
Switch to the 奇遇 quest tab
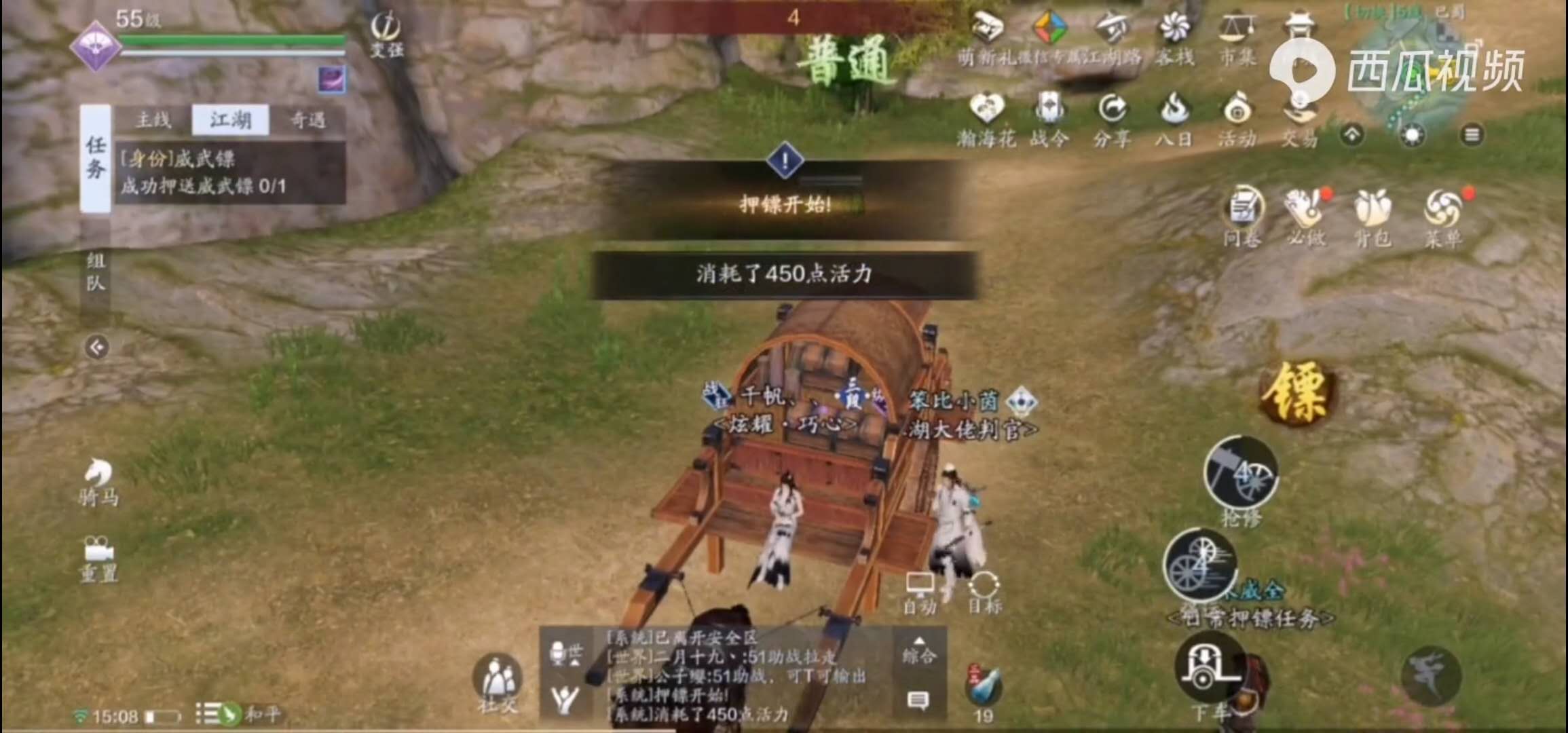coord(309,121)
